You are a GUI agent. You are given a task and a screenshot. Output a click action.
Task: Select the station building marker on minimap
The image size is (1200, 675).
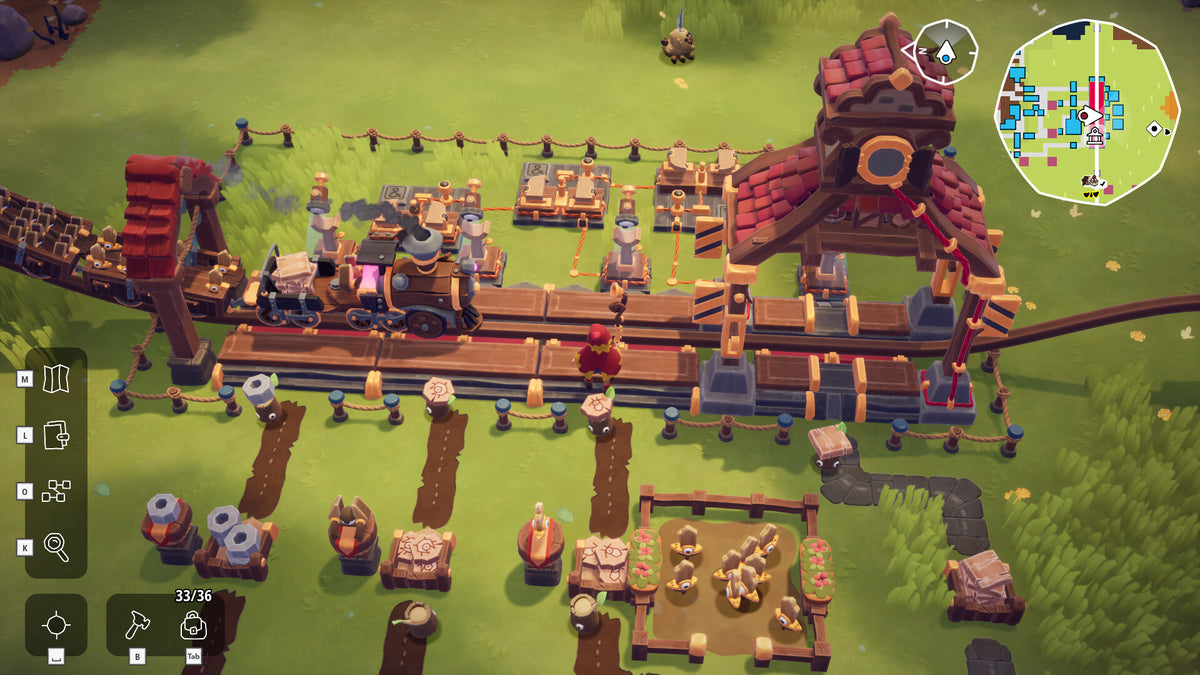(1094, 135)
